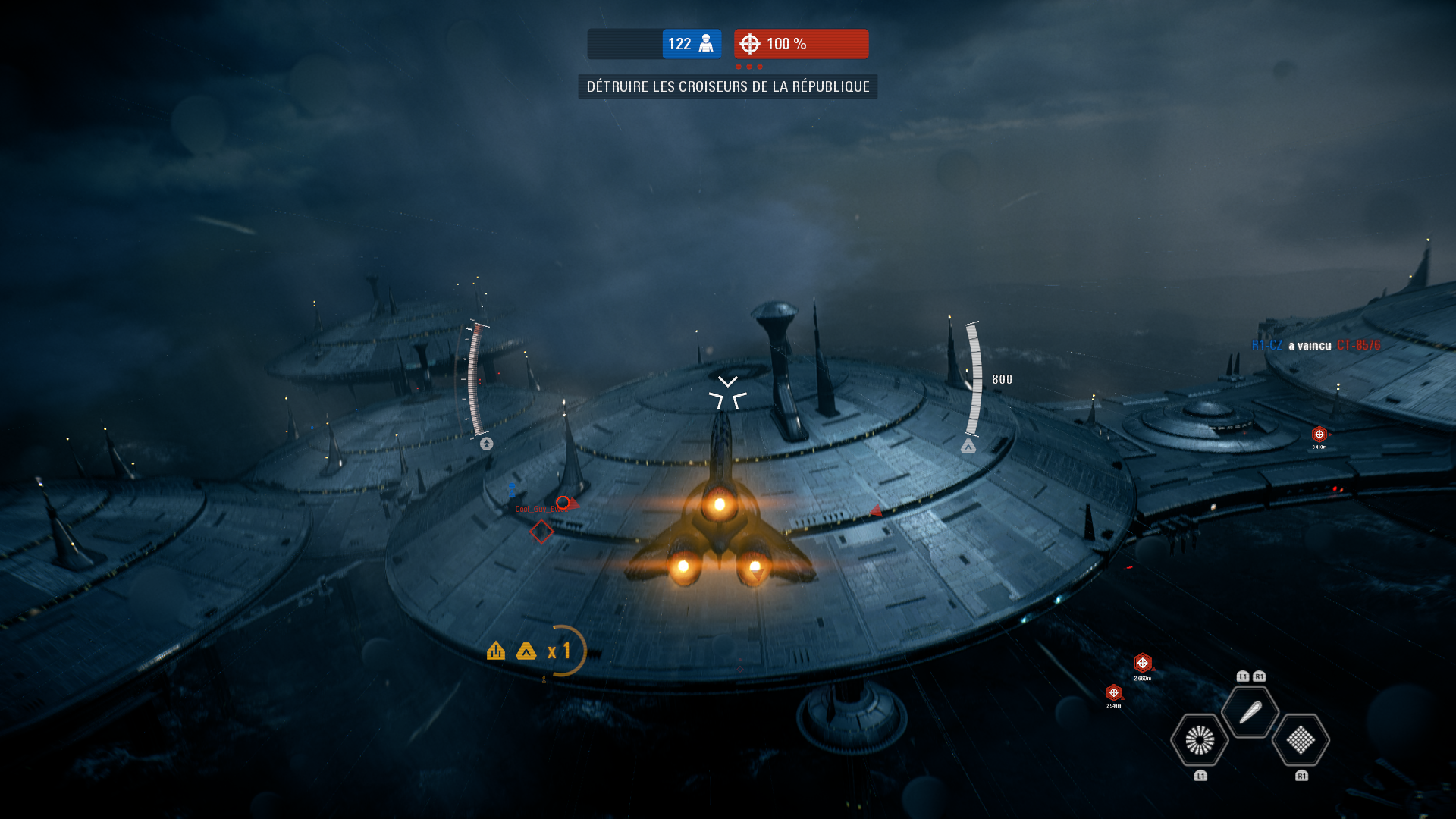Click the blue trooper reinforcement icon
1456x819 pixels.
coord(706,44)
